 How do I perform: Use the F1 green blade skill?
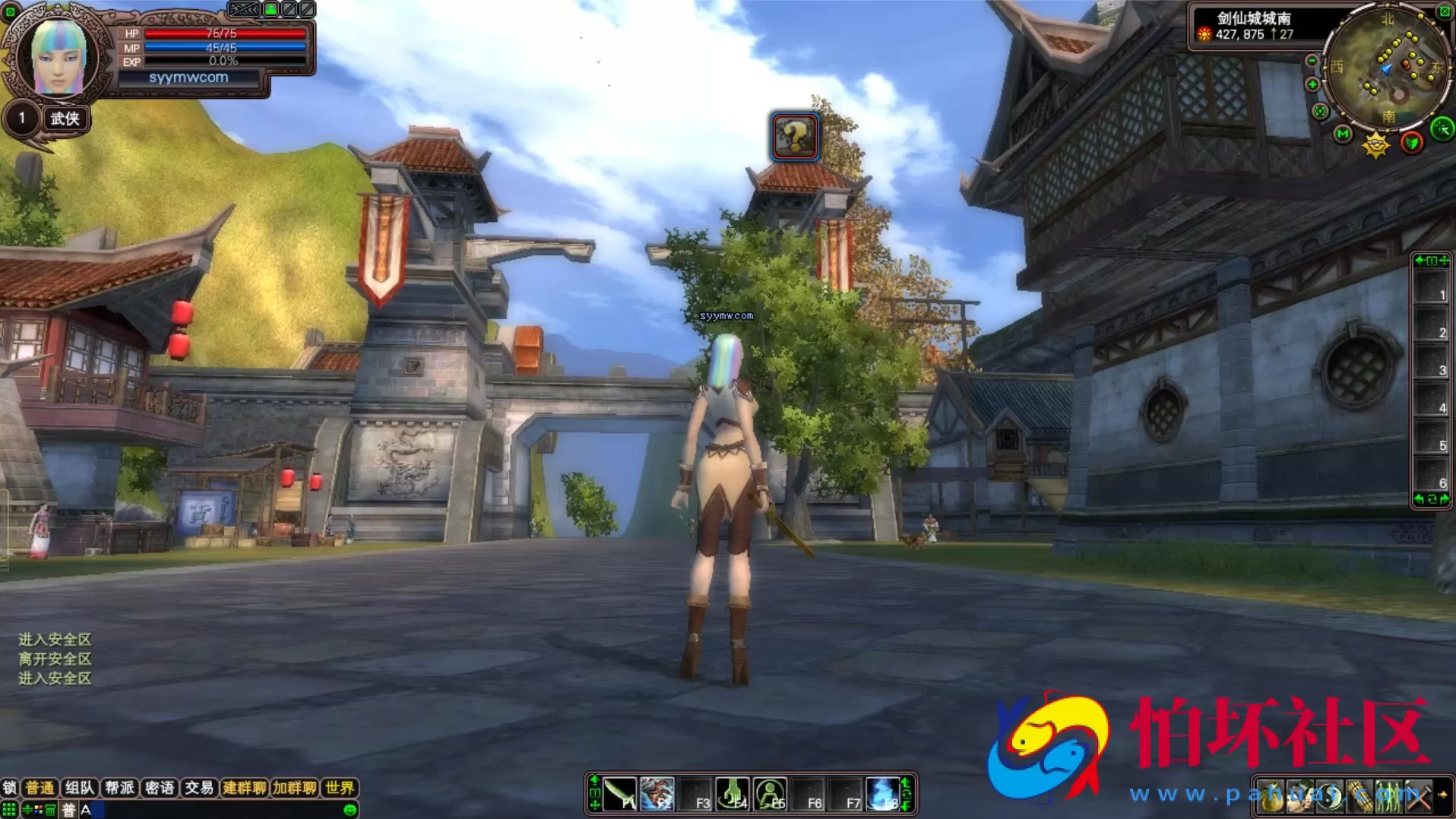[x=620, y=794]
